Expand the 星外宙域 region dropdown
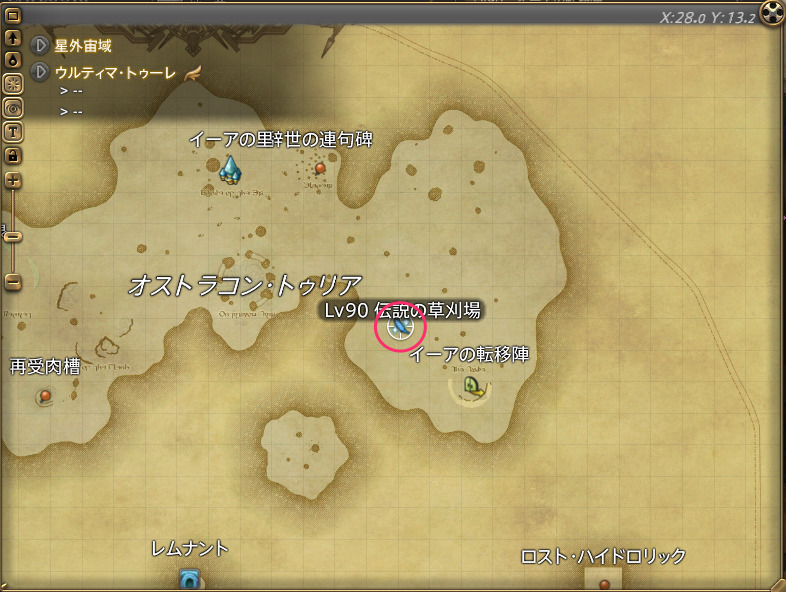 (41, 45)
